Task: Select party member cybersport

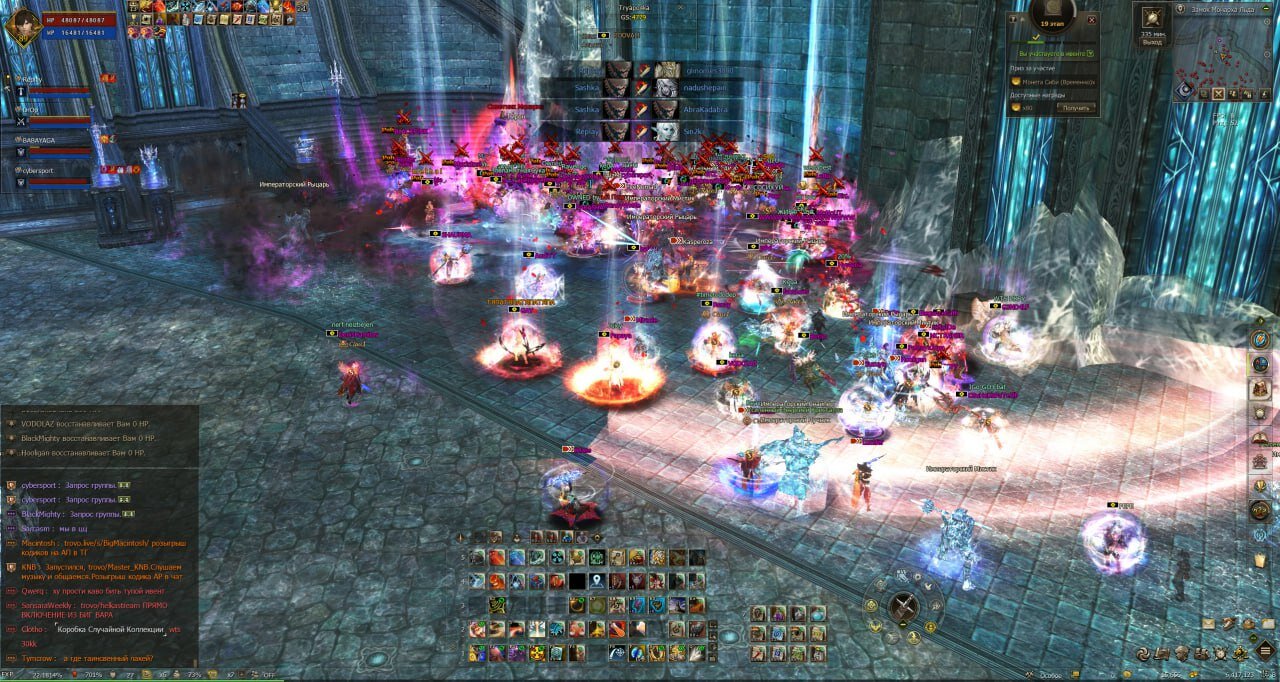Action: point(38,171)
